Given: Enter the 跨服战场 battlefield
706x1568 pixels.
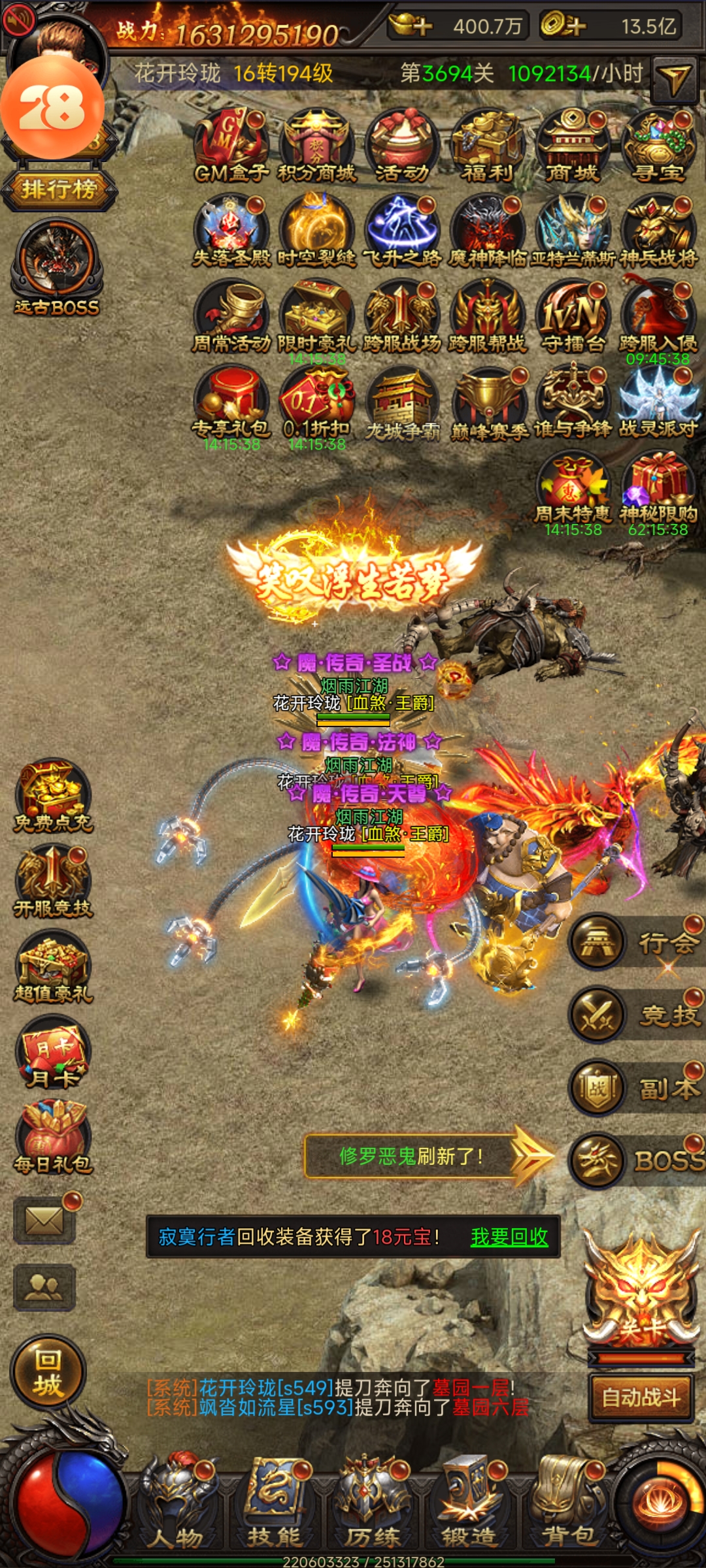Looking at the screenshot, I should (x=402, y=316).
